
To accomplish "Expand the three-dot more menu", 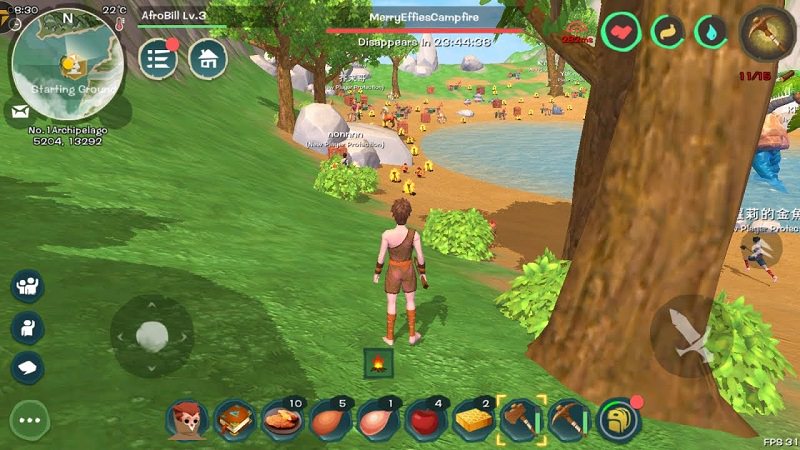I will pyautogui.click(x=30, y=420).
